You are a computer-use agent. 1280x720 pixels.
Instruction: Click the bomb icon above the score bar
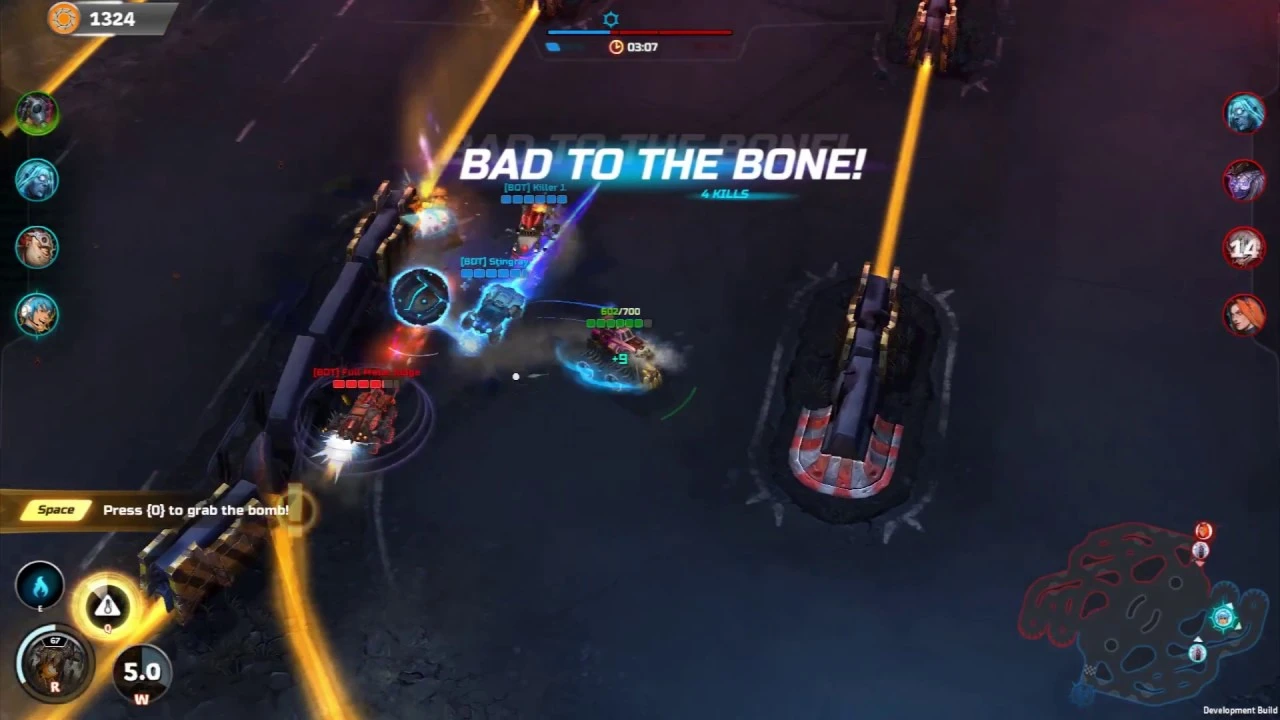coord(610,19)
